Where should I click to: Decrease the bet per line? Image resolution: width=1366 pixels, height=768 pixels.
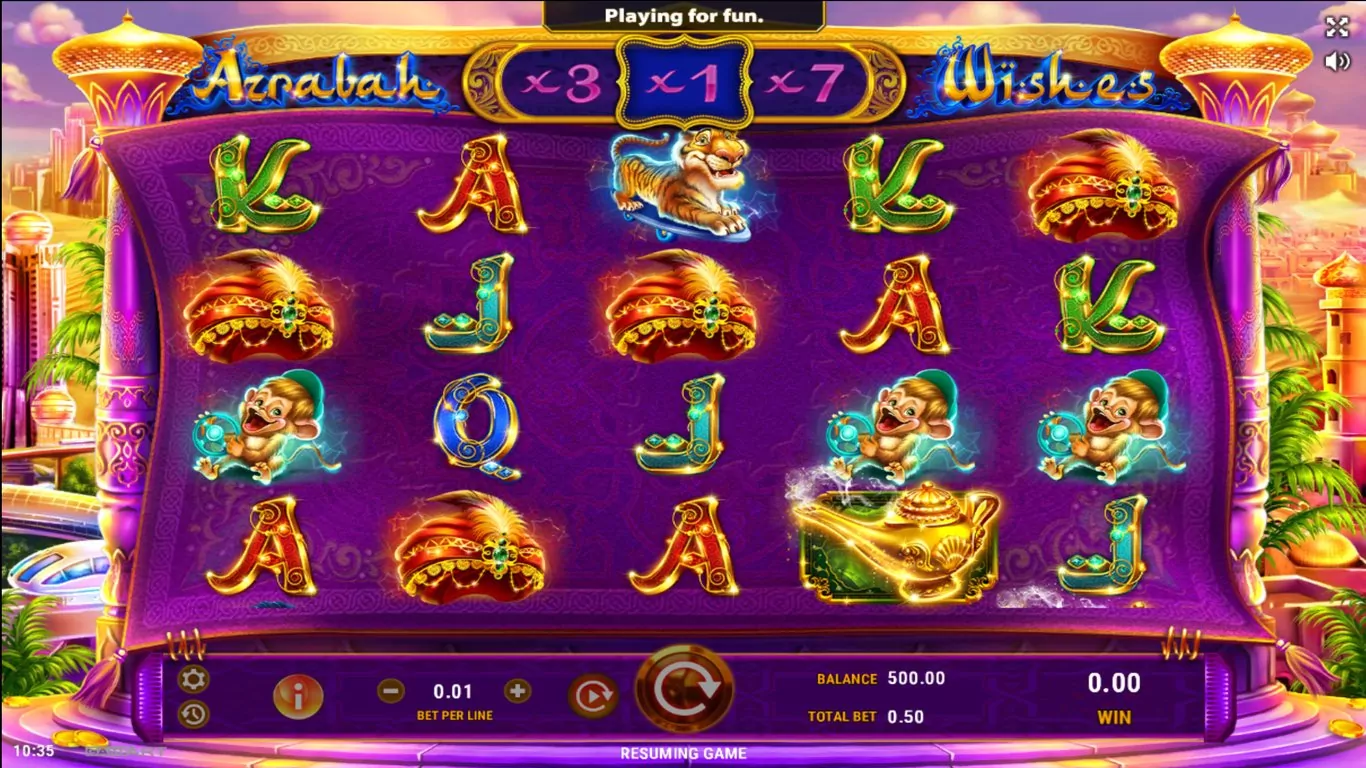click(391, 690)
